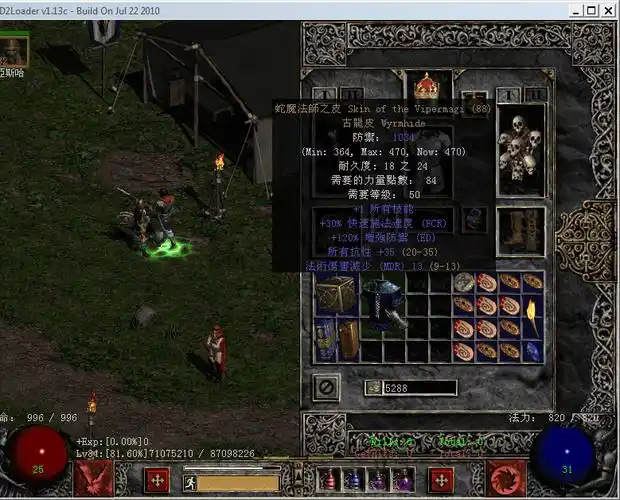Close the inventory panel

tap(326, 386)
